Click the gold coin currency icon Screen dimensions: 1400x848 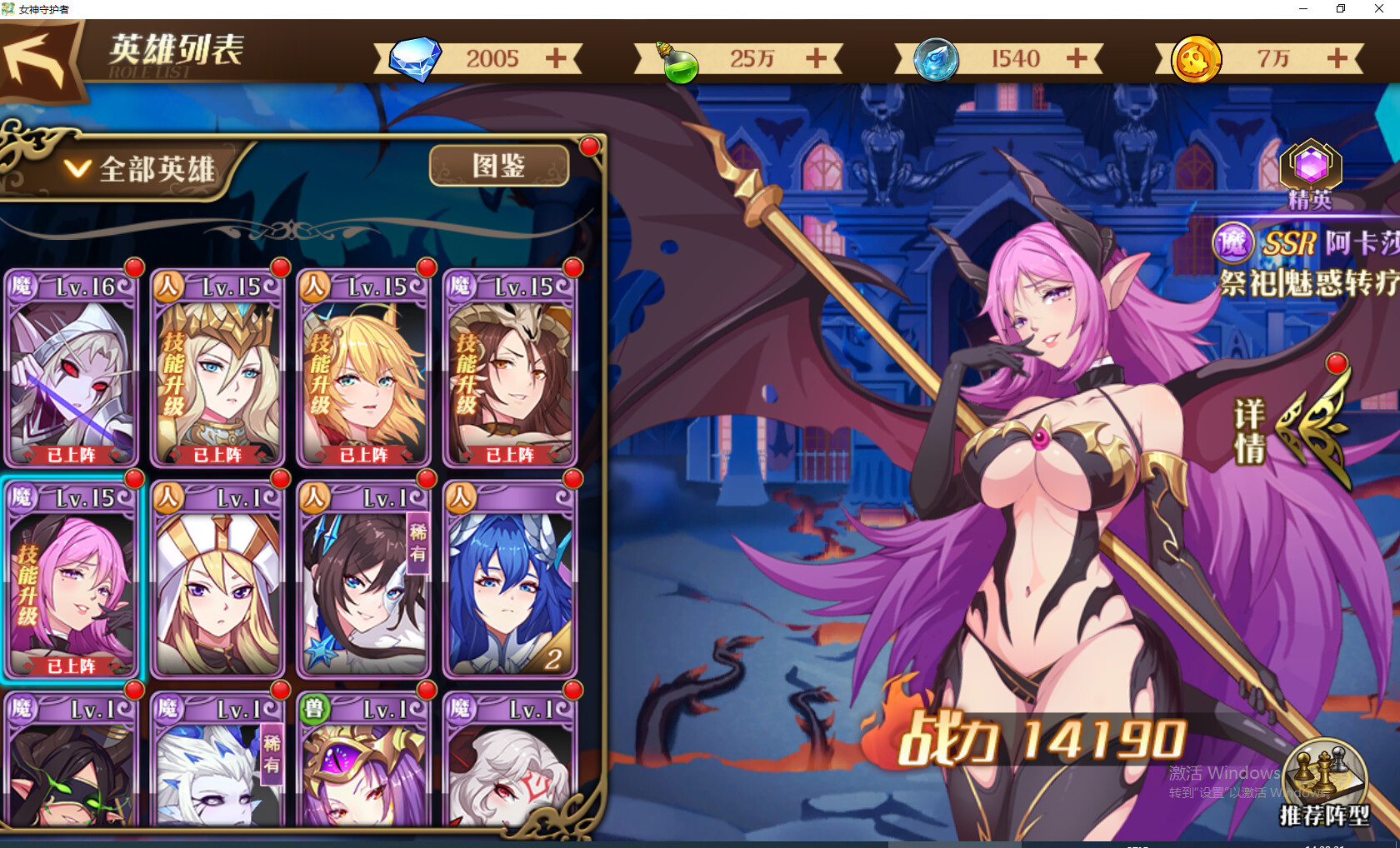pyautogui.click(x=1197, y=59)
